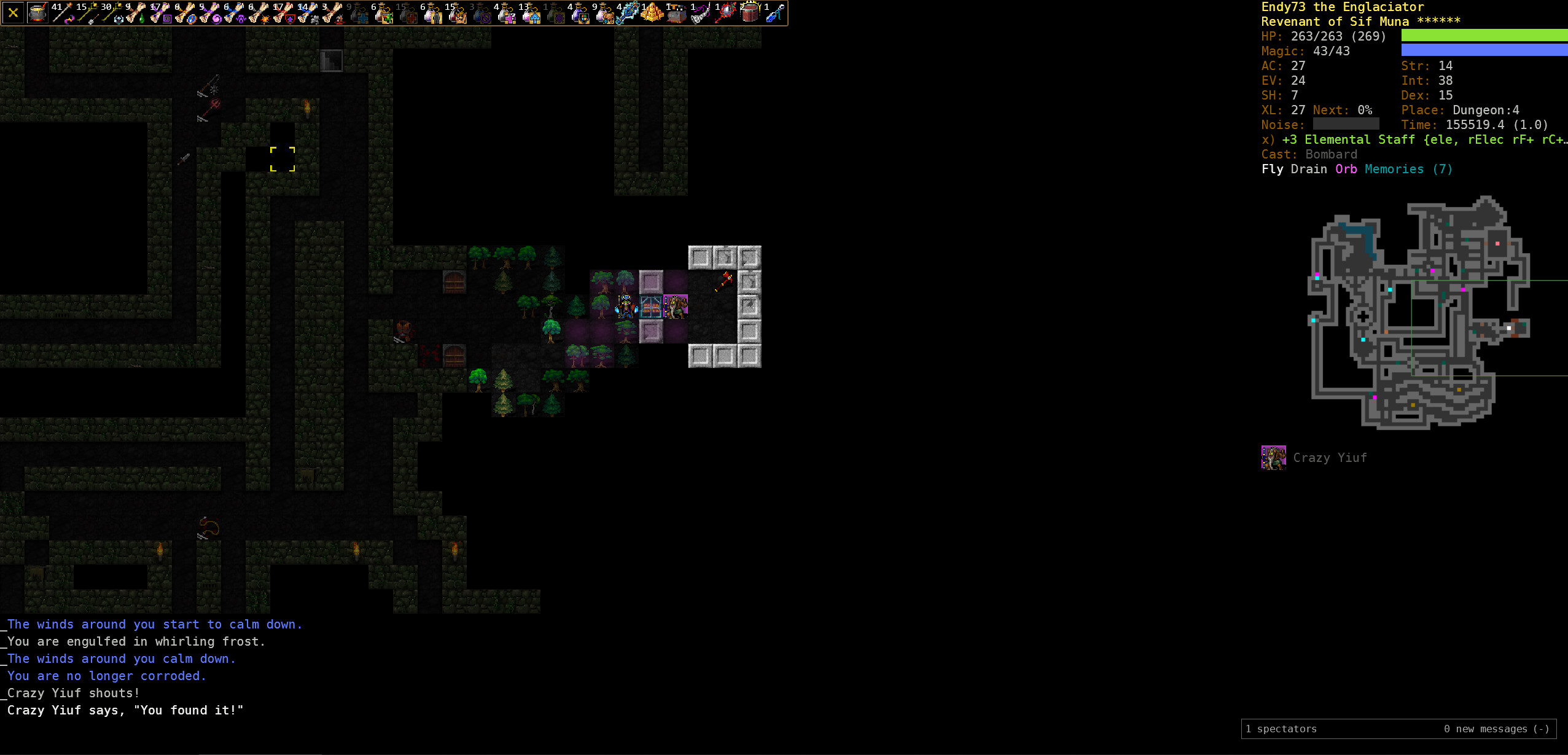Use the wand with the purple swirl, count 41
Image resolution: width=1568 pixels, height=755 pixels.
[x=62, y=12]
